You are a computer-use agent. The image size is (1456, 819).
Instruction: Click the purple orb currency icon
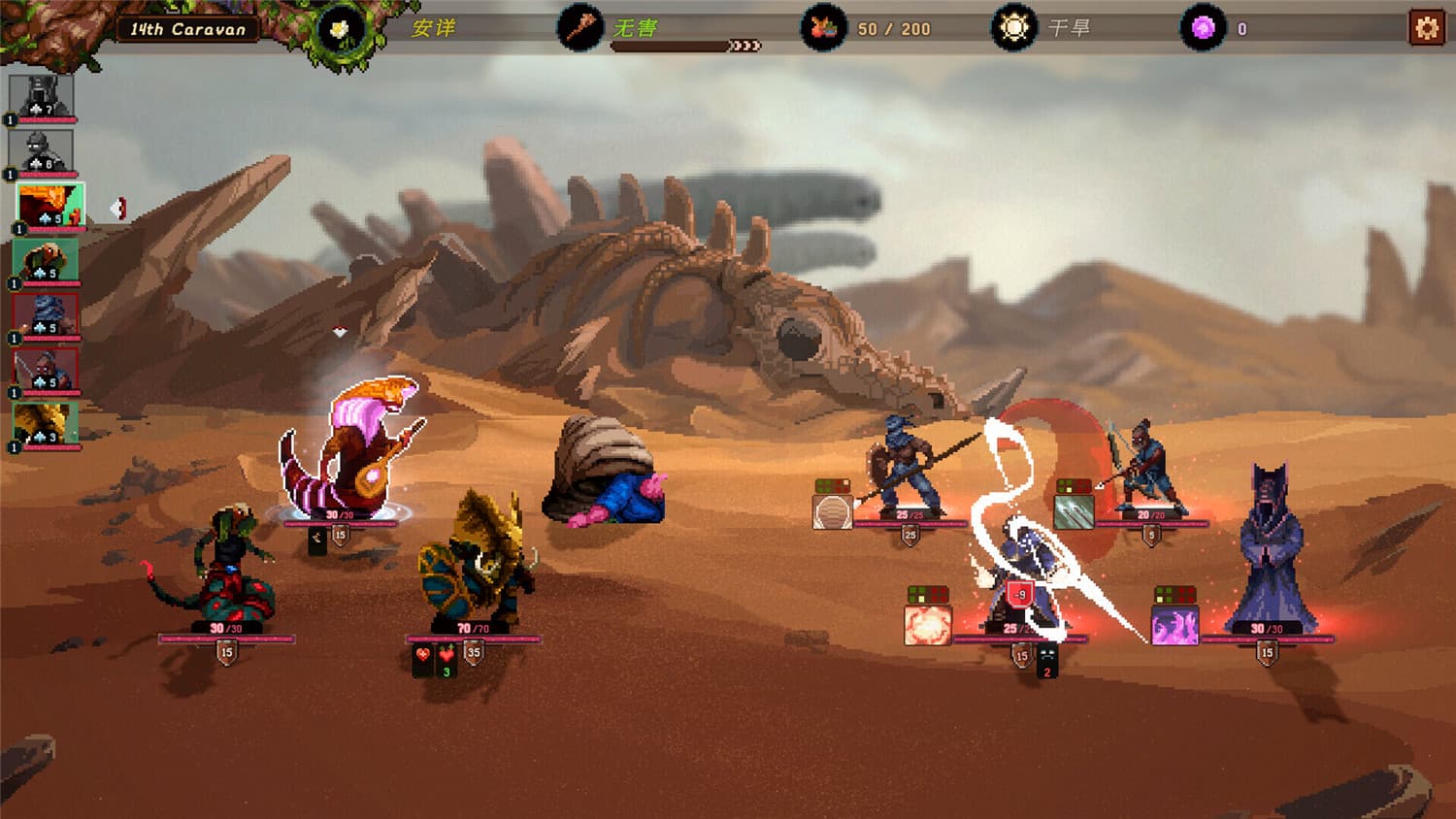tap(1204, 26)
